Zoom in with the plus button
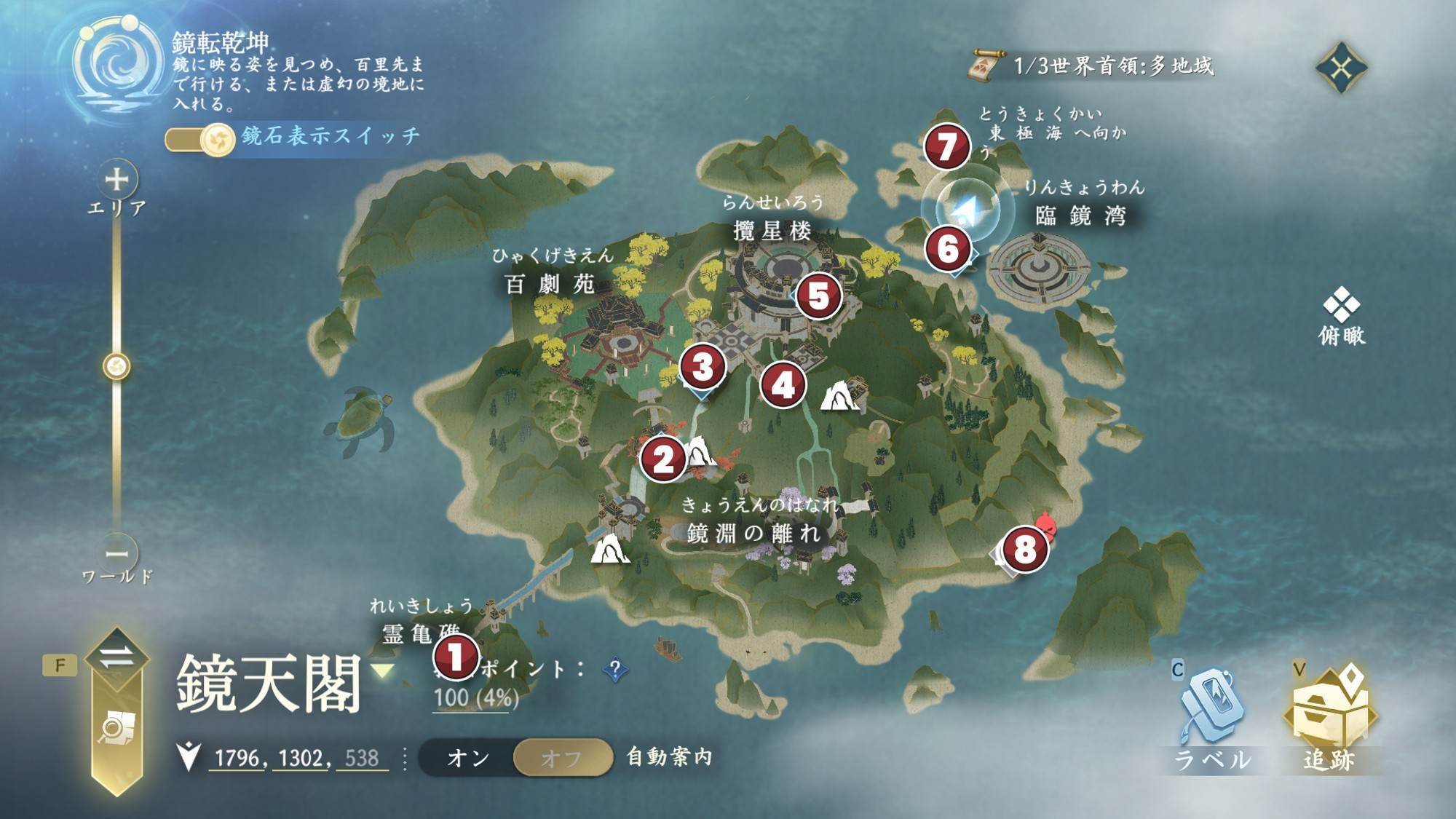 pos(116,179)
